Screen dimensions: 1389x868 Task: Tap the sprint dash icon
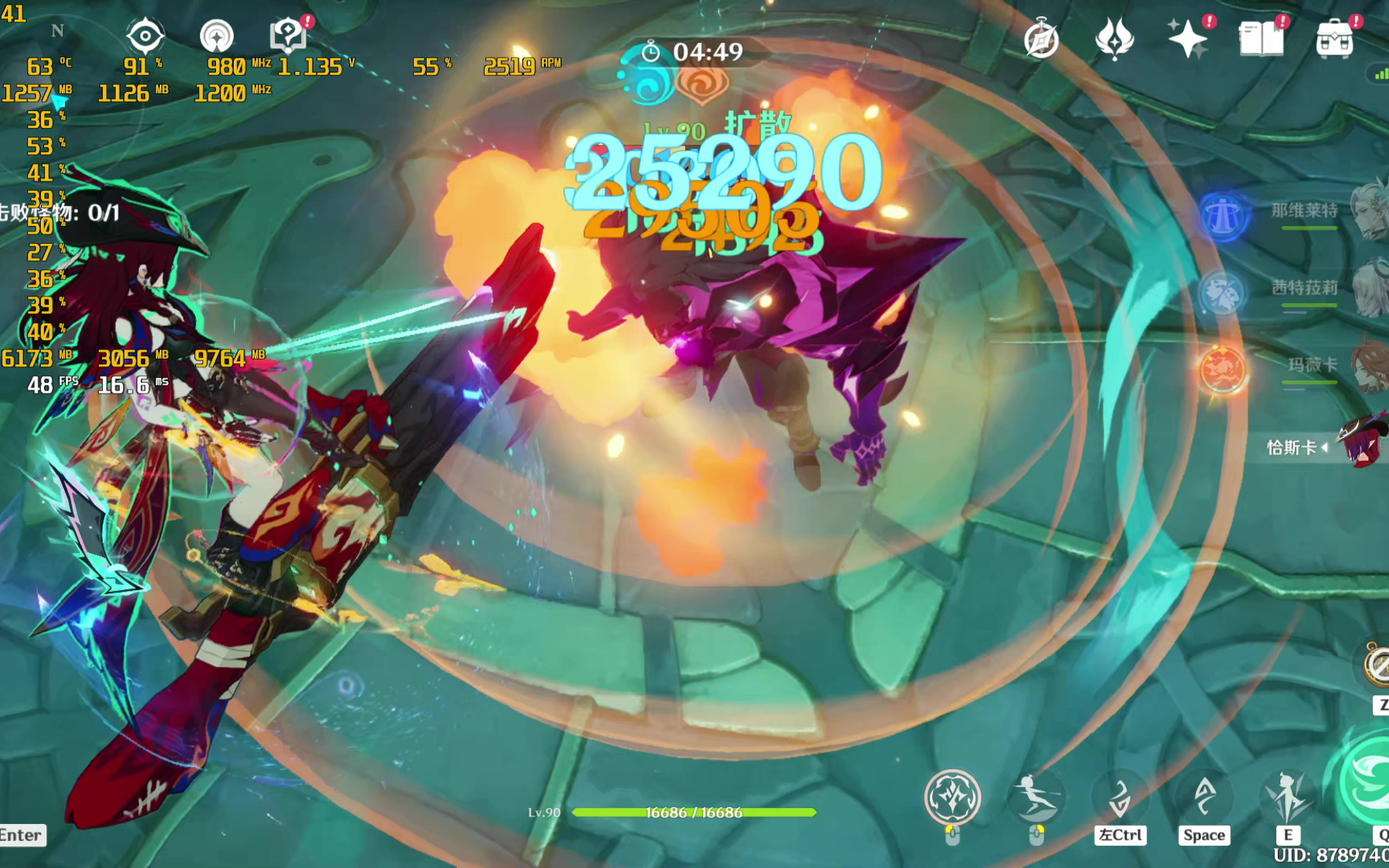point(1036,797)
